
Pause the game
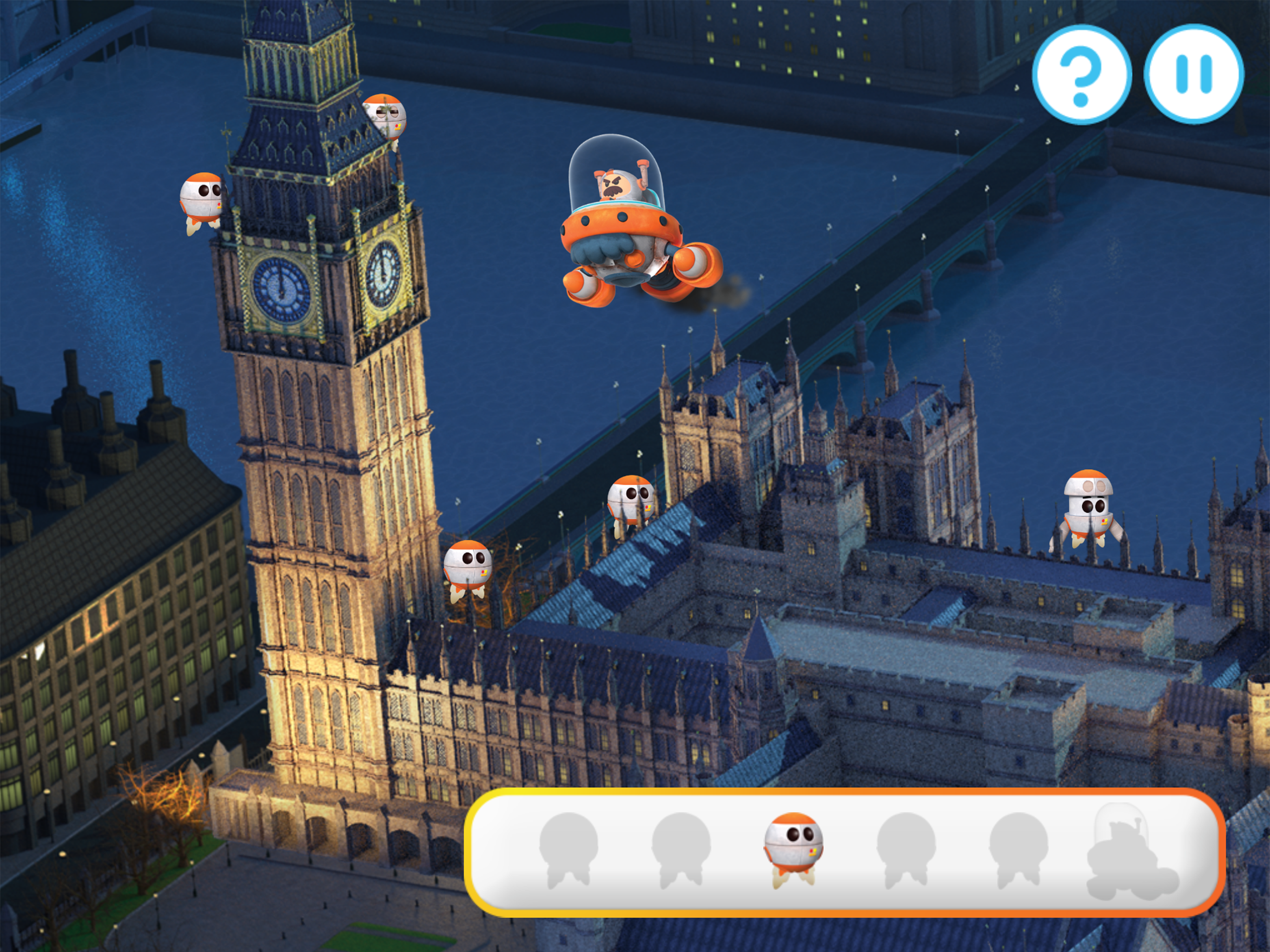pyautogui.click(x=1194, y=75)
